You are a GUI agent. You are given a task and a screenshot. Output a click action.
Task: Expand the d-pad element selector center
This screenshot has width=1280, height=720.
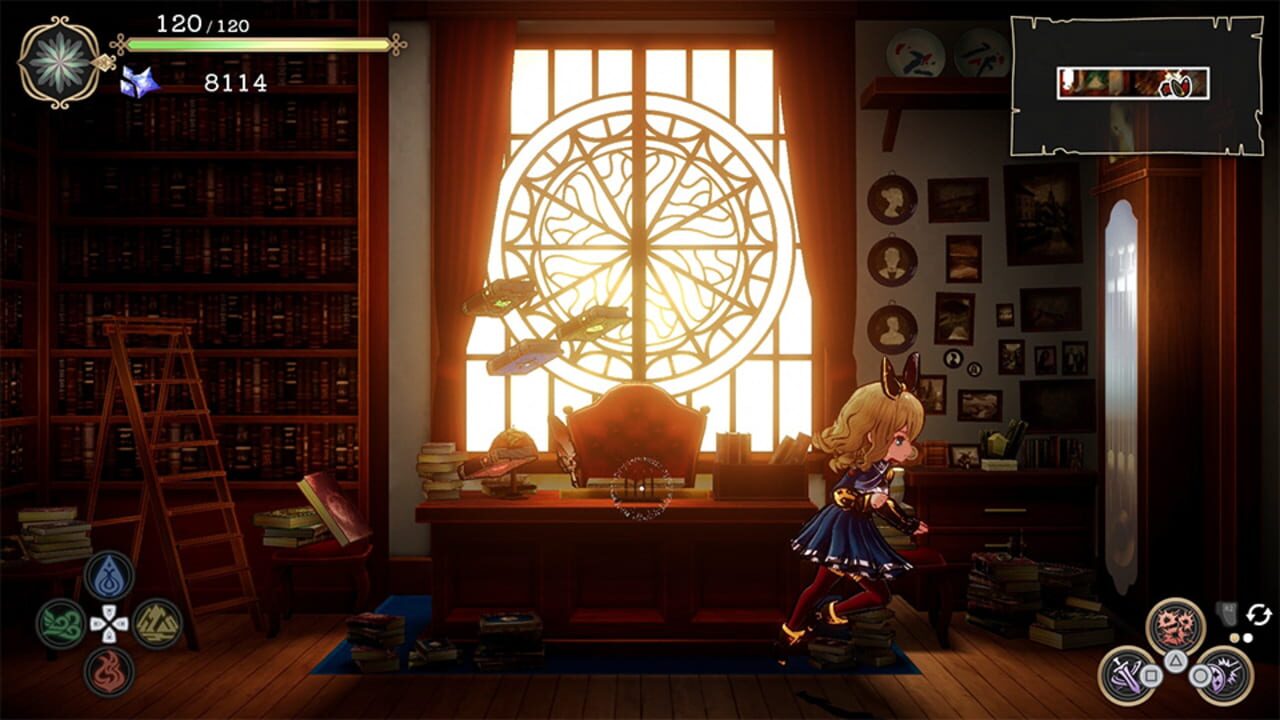[109, 623]
